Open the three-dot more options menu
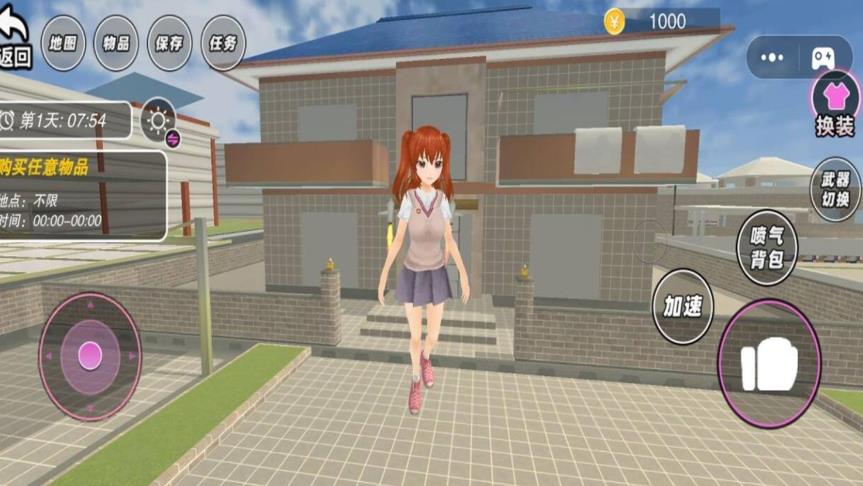Screen dimensions: 863x486 [x=772, y=58]
